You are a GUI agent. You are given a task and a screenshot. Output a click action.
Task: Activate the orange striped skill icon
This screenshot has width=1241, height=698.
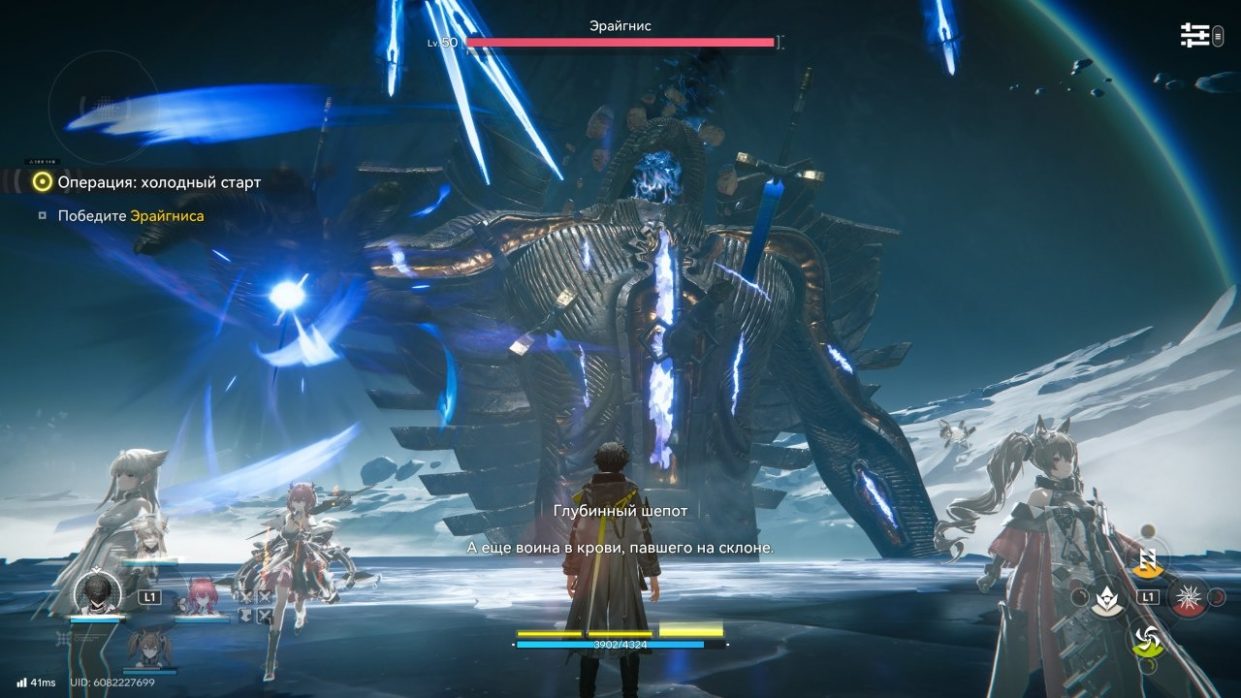point(1148,561)
